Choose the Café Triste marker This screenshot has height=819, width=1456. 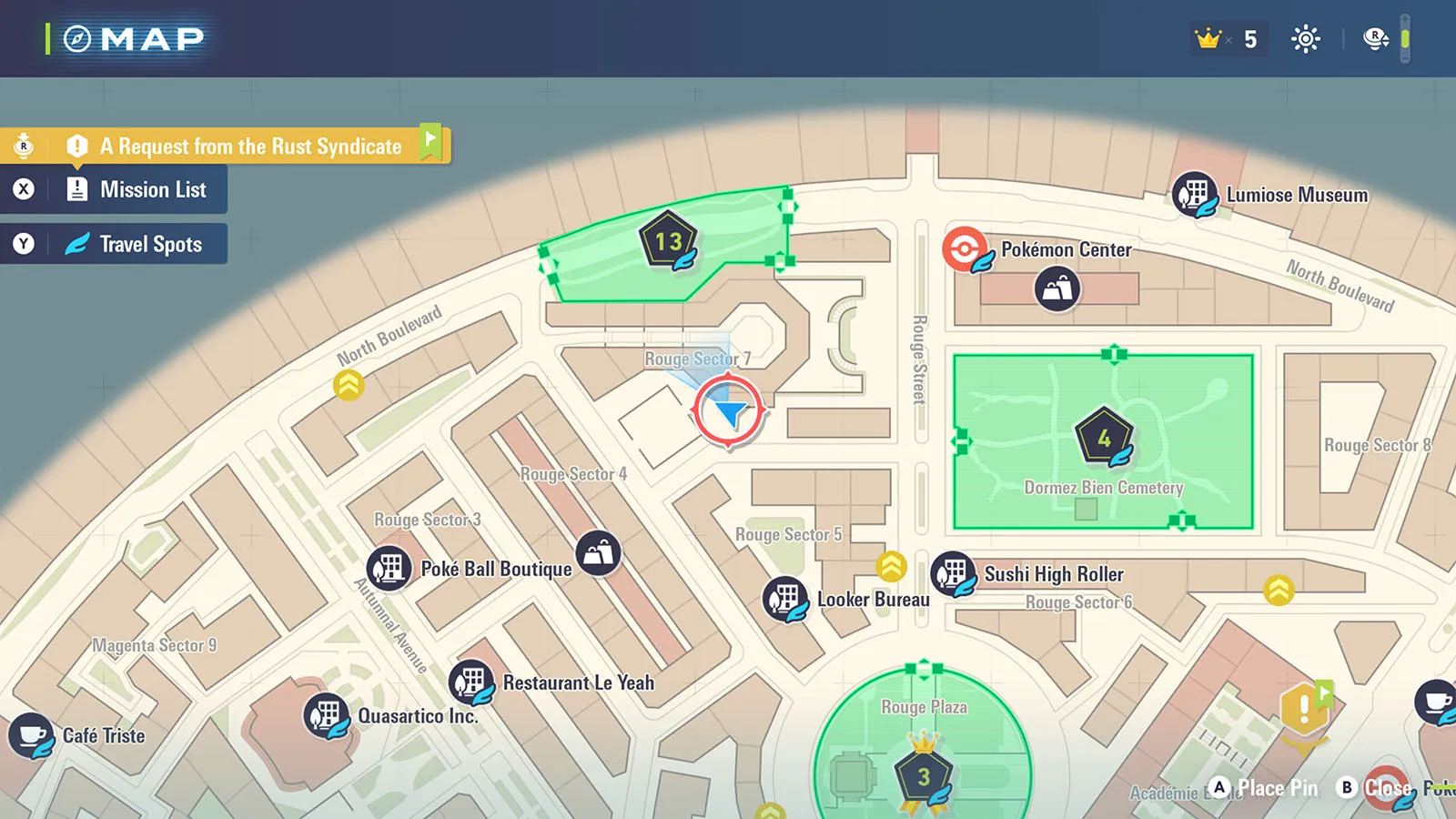tap(31, 735)
